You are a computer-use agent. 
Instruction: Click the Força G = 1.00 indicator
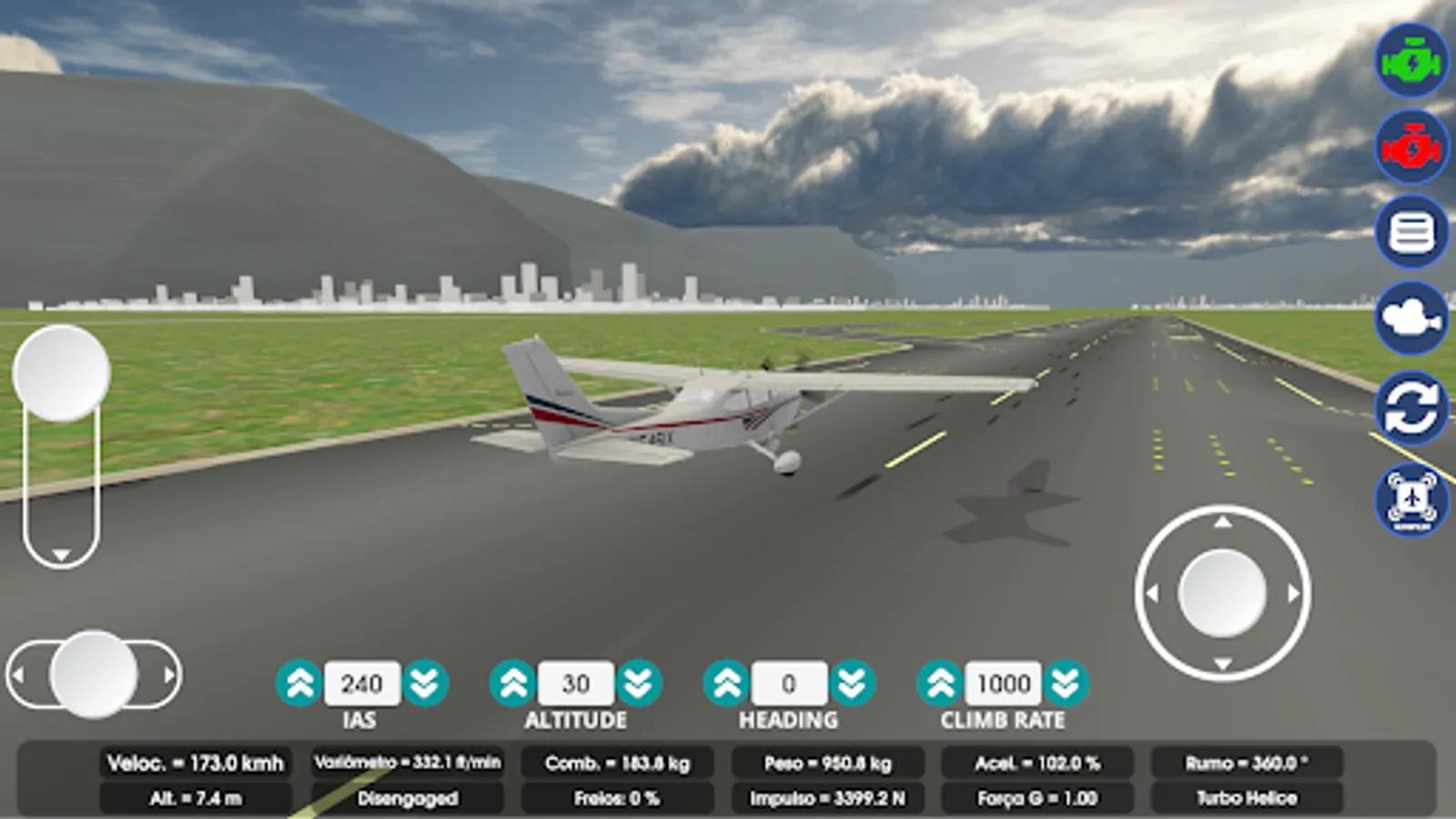[1036, 799]
